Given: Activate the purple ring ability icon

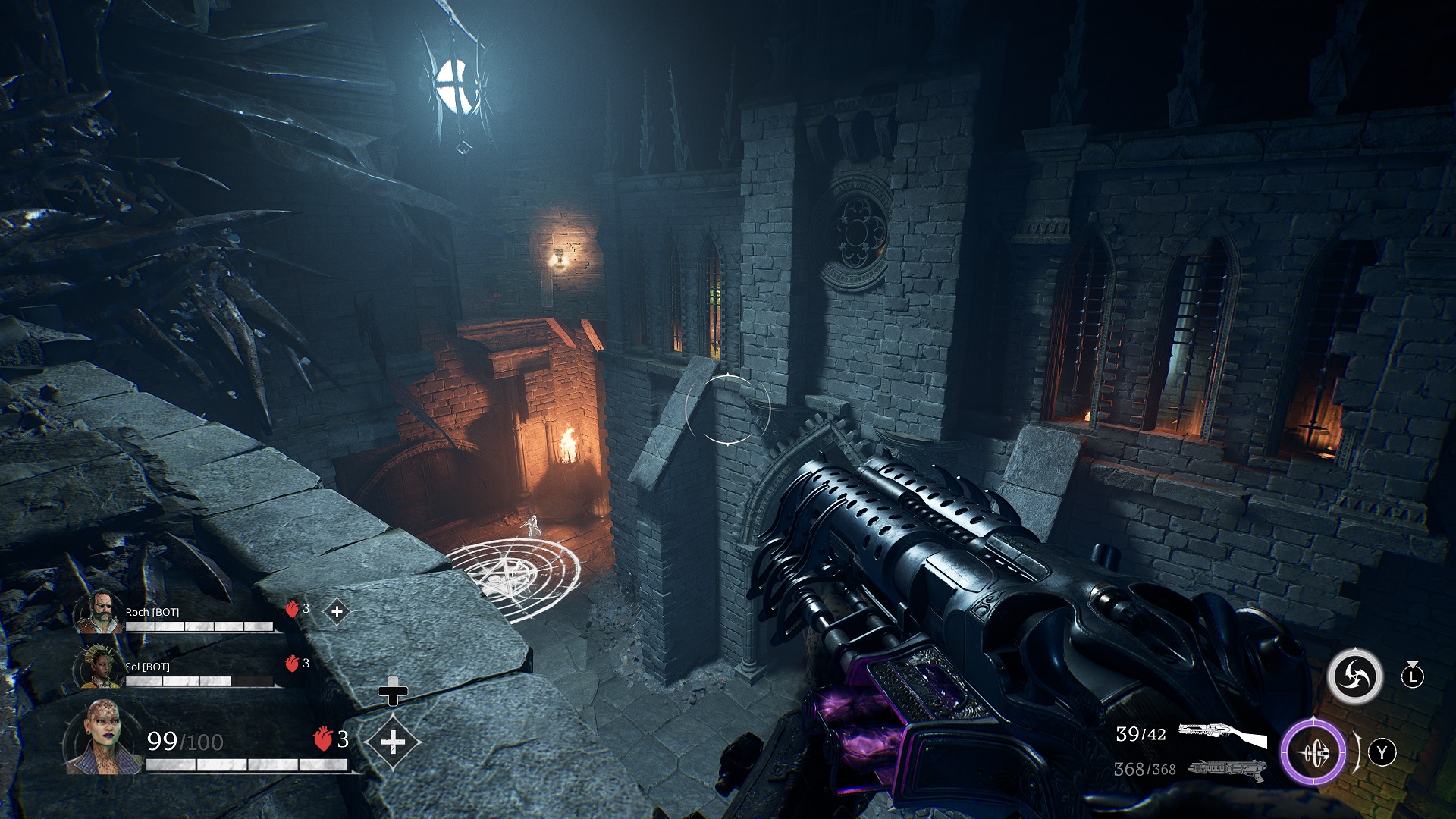Looking at the screenshot, I should click(1313, 753).
